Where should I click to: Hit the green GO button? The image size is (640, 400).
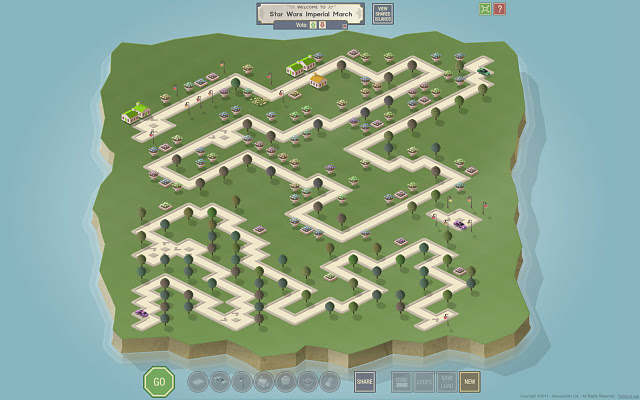158,381
